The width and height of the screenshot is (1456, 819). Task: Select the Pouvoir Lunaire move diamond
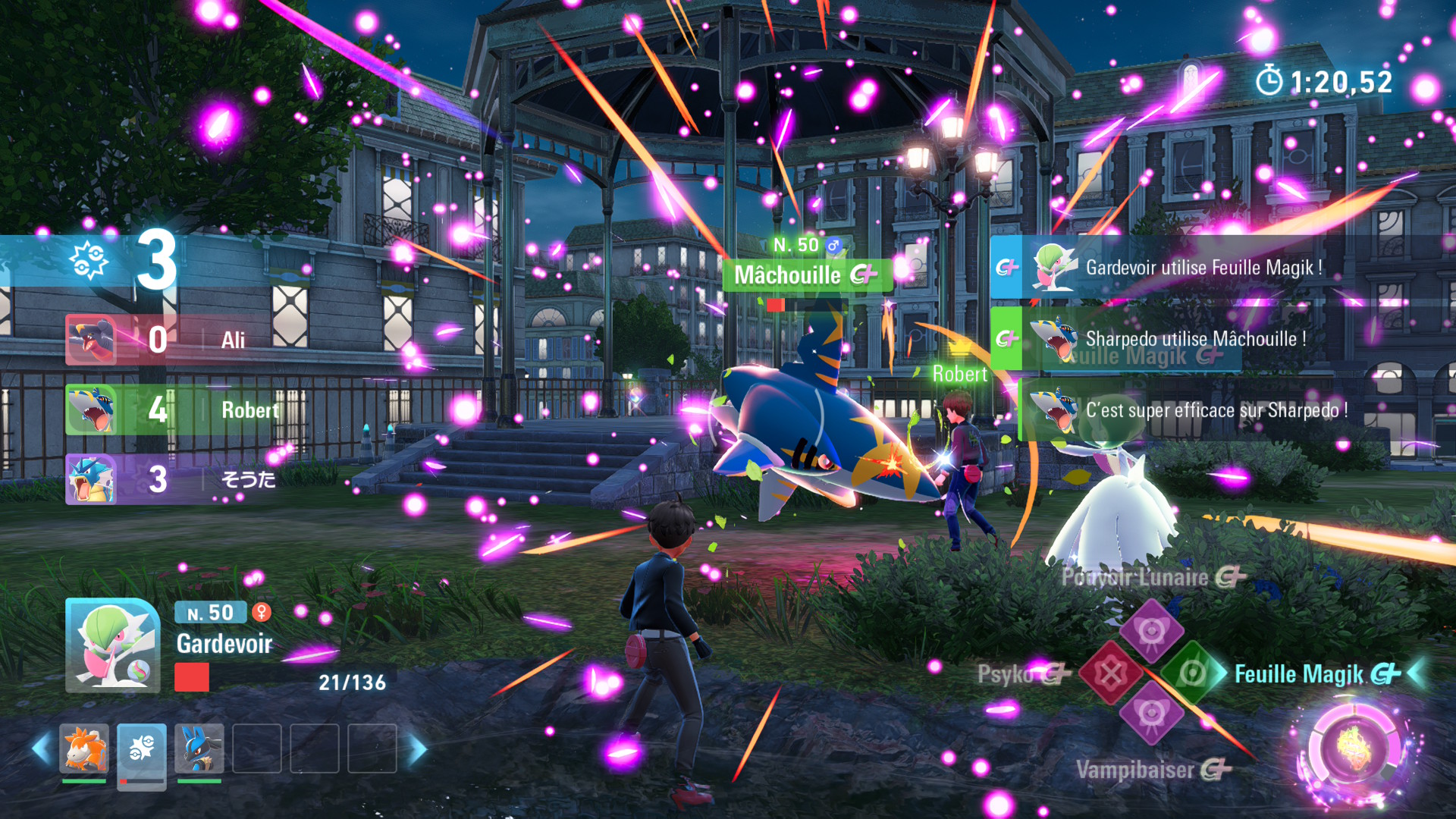(x=1151, y=631)
